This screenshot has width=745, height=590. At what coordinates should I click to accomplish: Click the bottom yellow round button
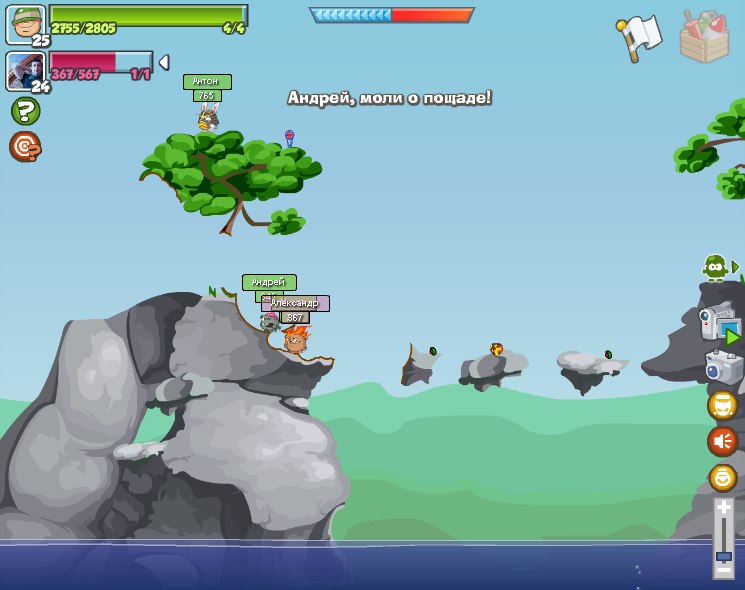(722, 477)
